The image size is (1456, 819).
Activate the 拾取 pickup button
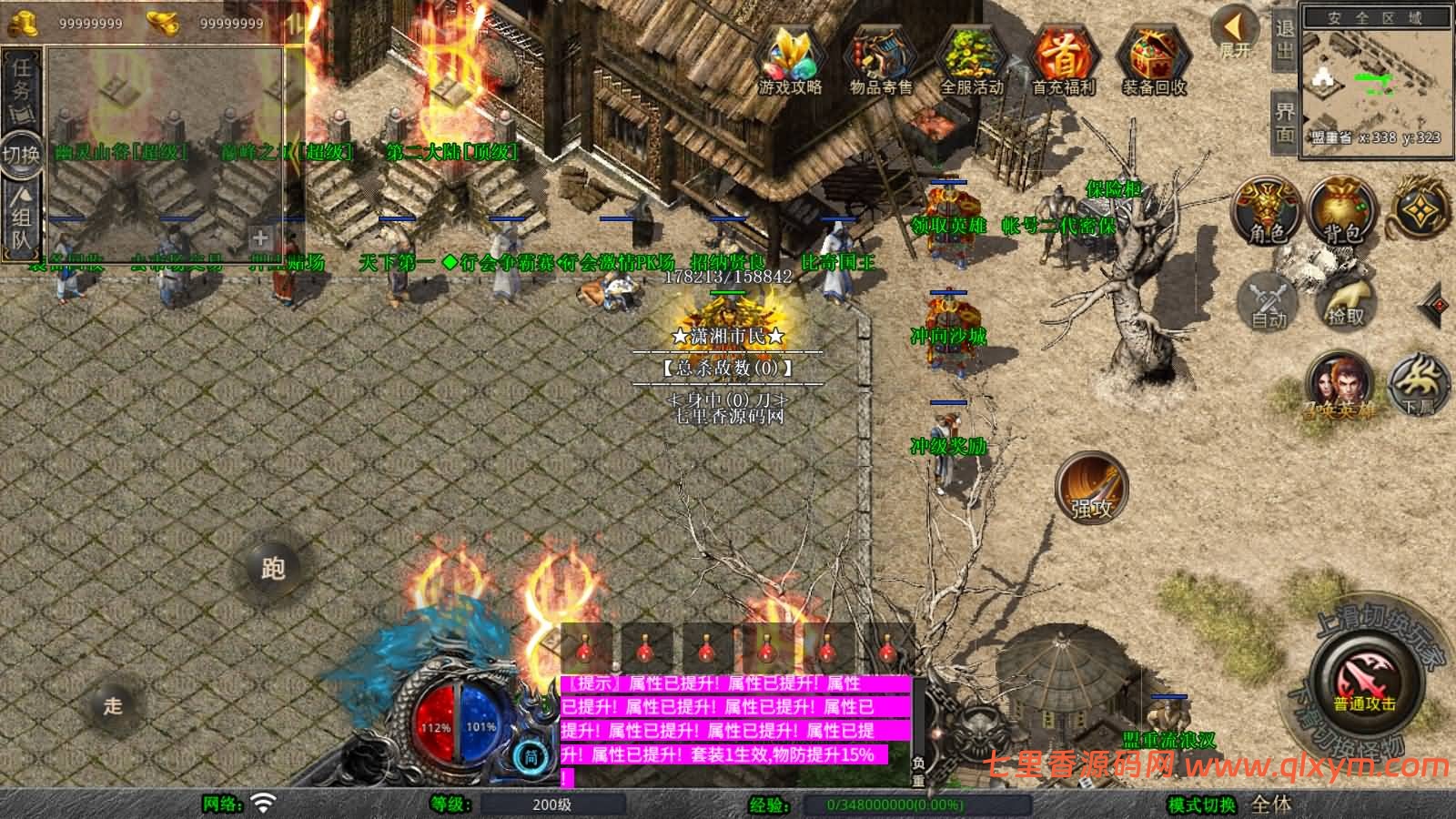tap(1347, 300)
